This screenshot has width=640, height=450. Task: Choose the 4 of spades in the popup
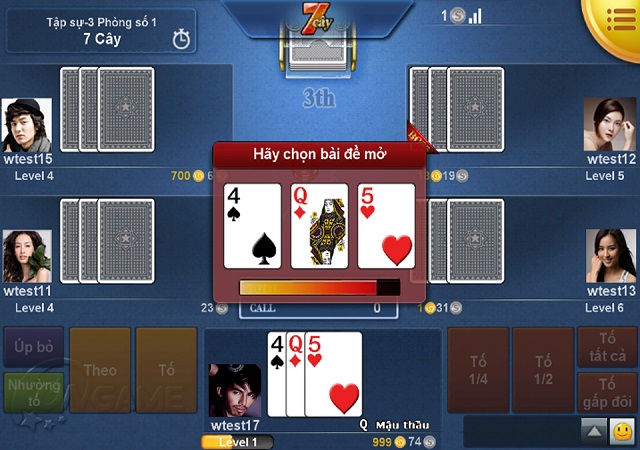(252, 225)
